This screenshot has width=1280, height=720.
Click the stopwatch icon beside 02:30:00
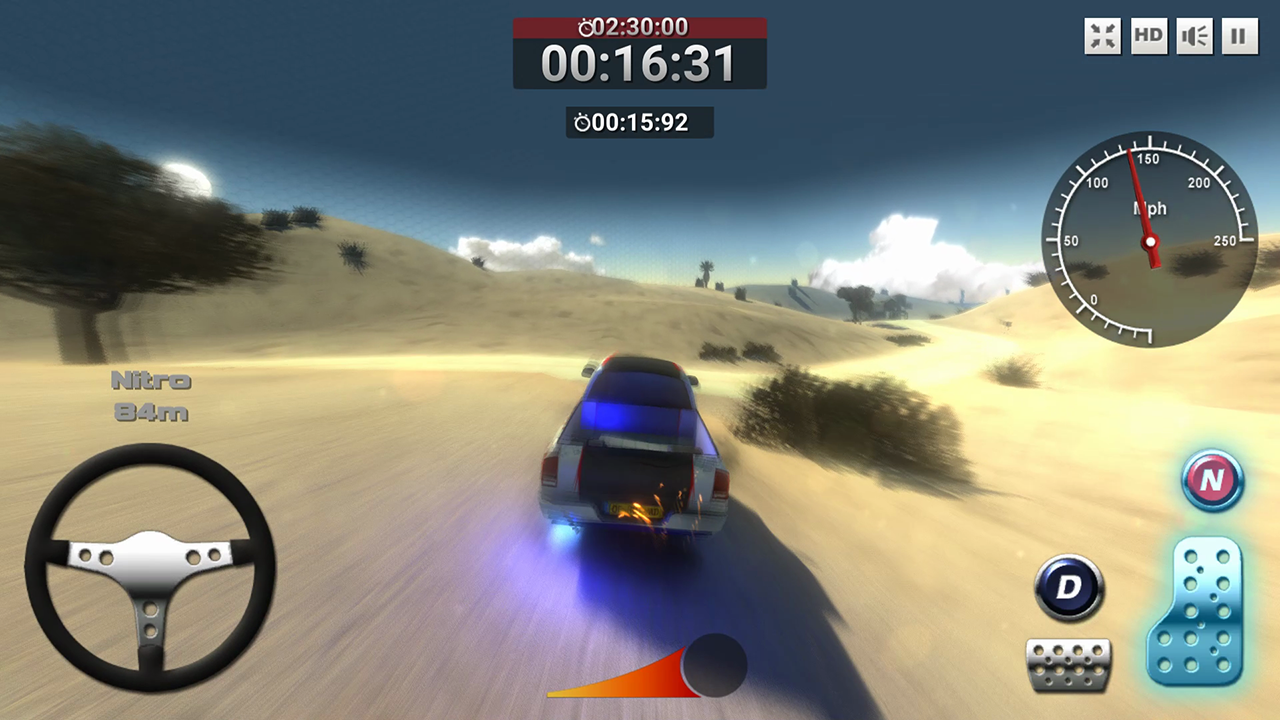(x=586, y=27)
